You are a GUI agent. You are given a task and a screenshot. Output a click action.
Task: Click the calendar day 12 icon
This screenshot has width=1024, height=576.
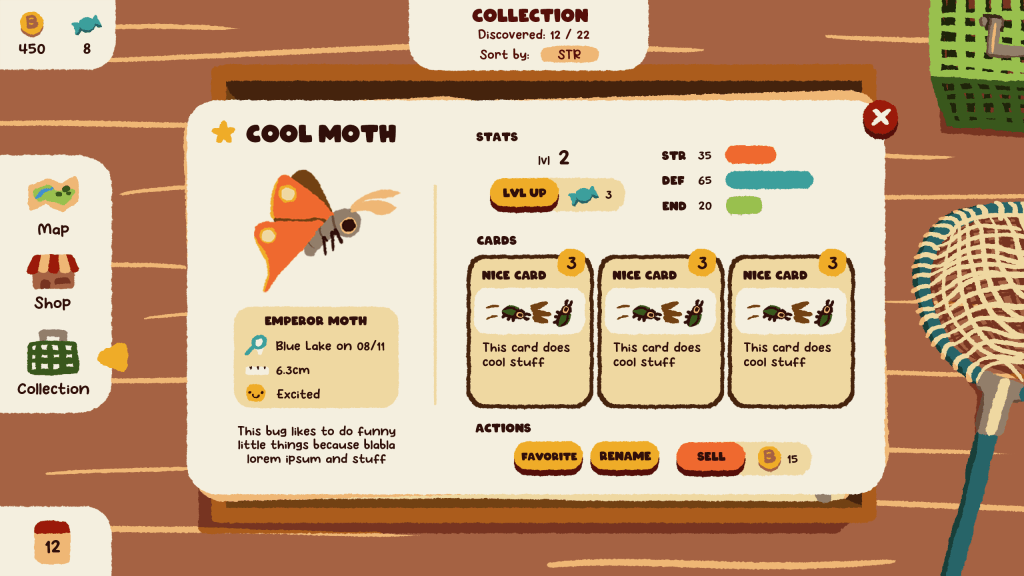tap(52, 541)
